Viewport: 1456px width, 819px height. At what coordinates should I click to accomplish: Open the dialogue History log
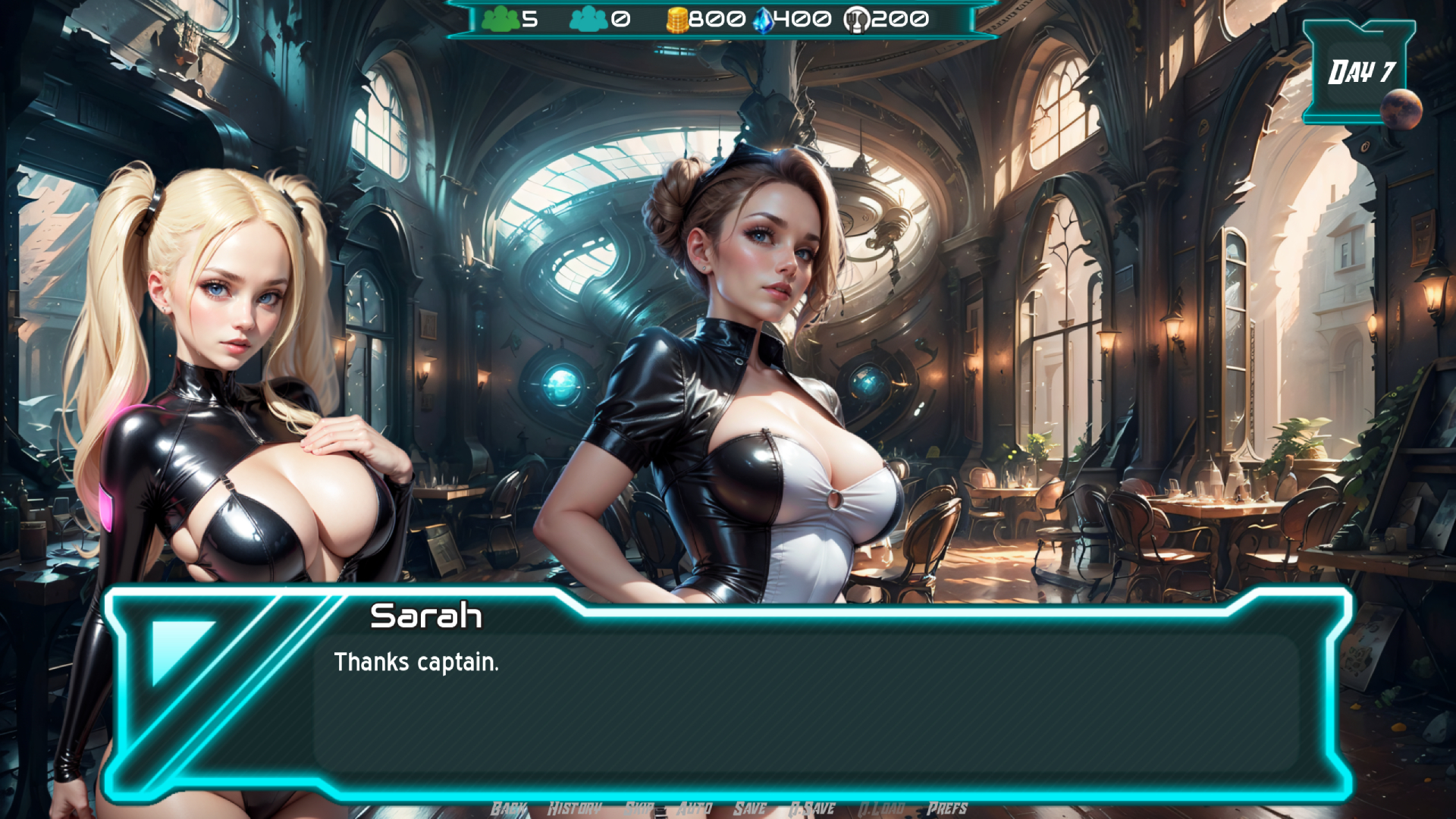[574, 808]
